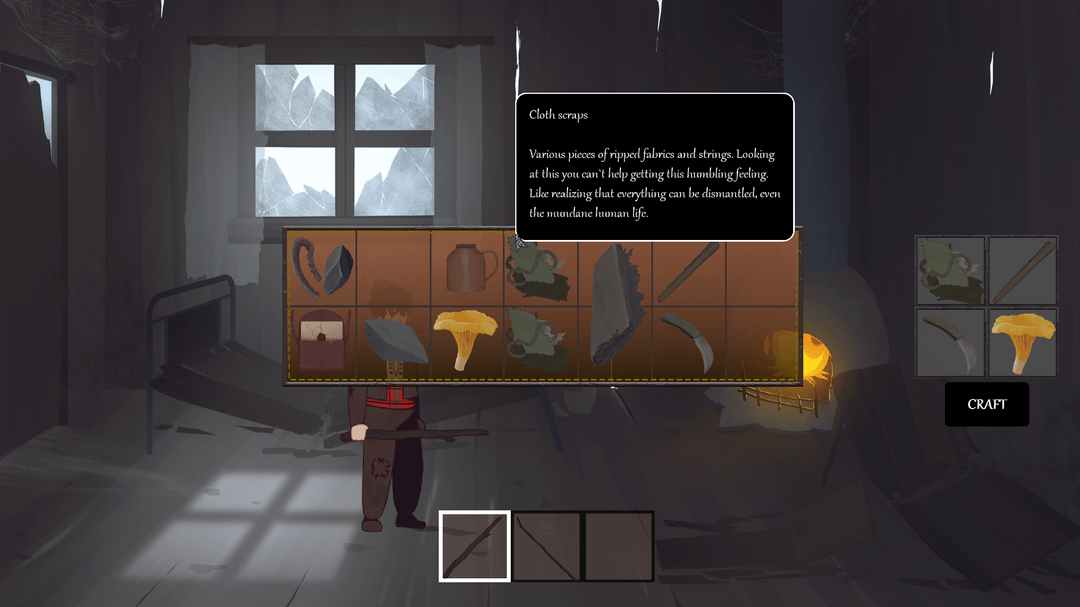
Task: Choose the curved knife in the inventory panel
Action: [x=688, y=341]
